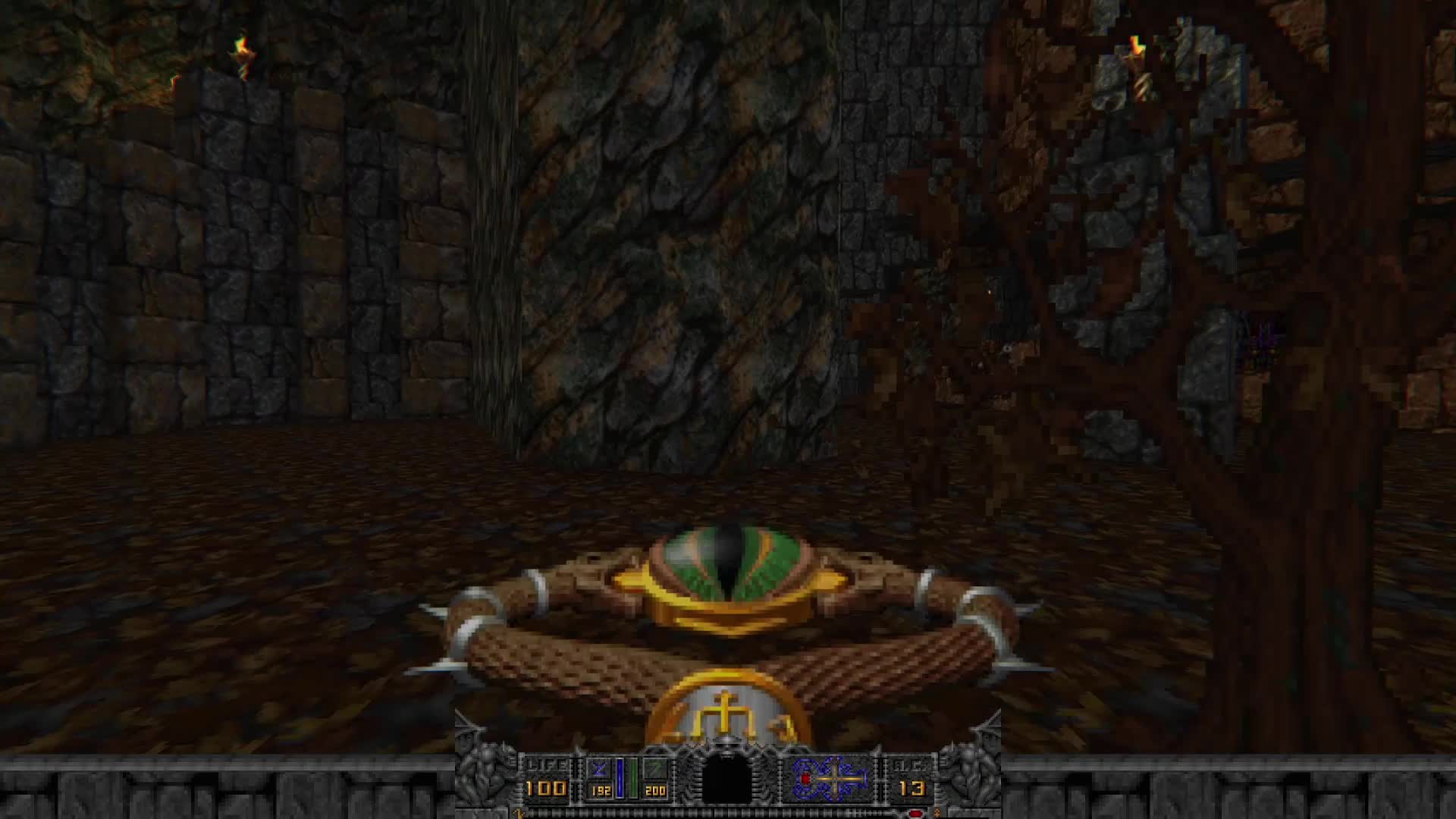The width and height of the screenshot is (1456, 819).
Task: Click the LIFE label on the HUD
Action: tap(548, 764)
